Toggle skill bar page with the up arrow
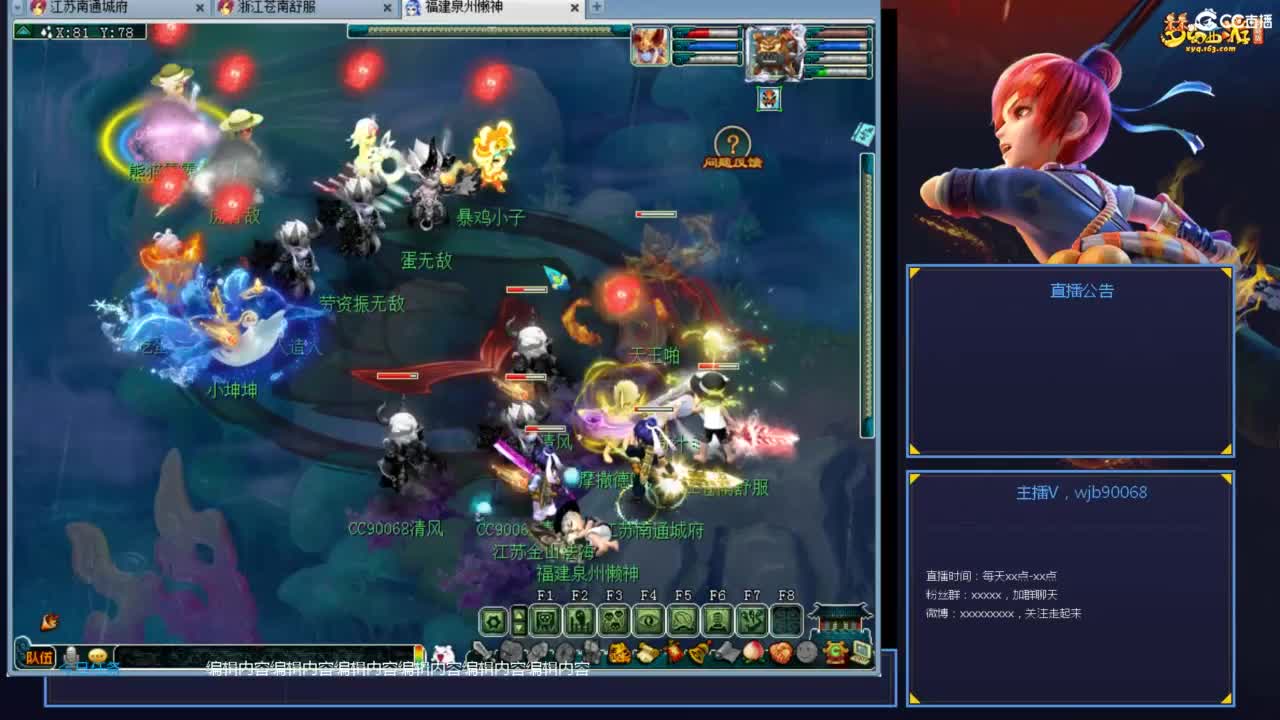Screen dimensions: 1280x720 click(519, 613)
